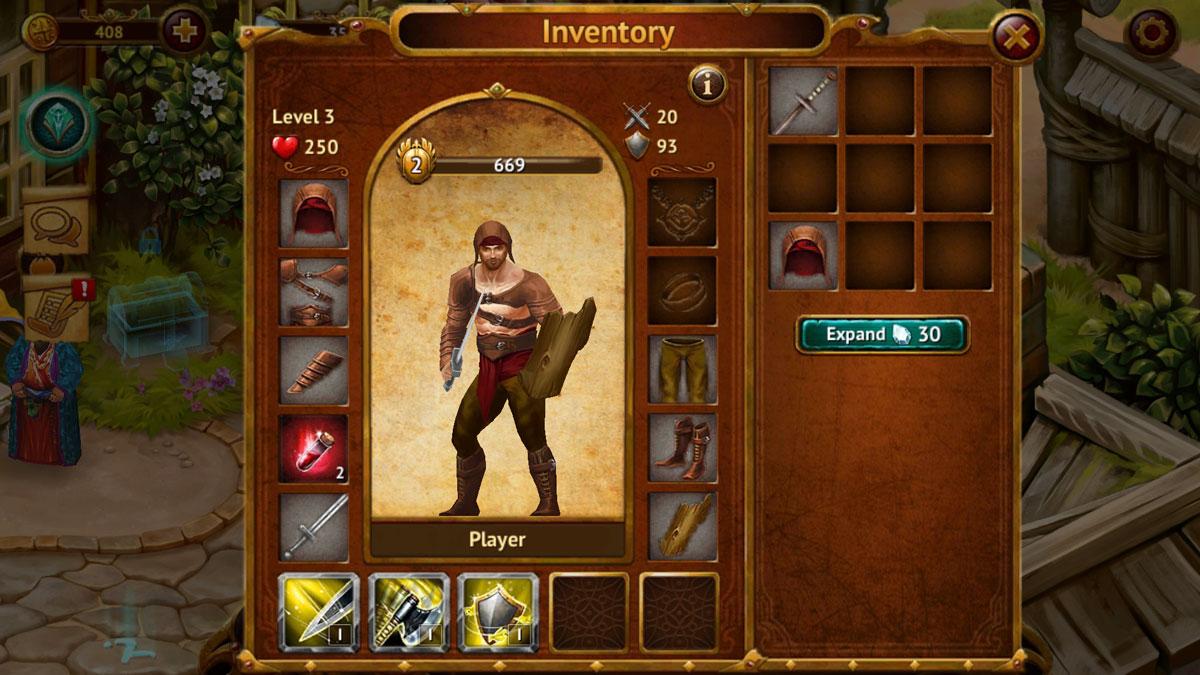
Task: Select the shield defense skill icon
Action: (x=498, y=612)
